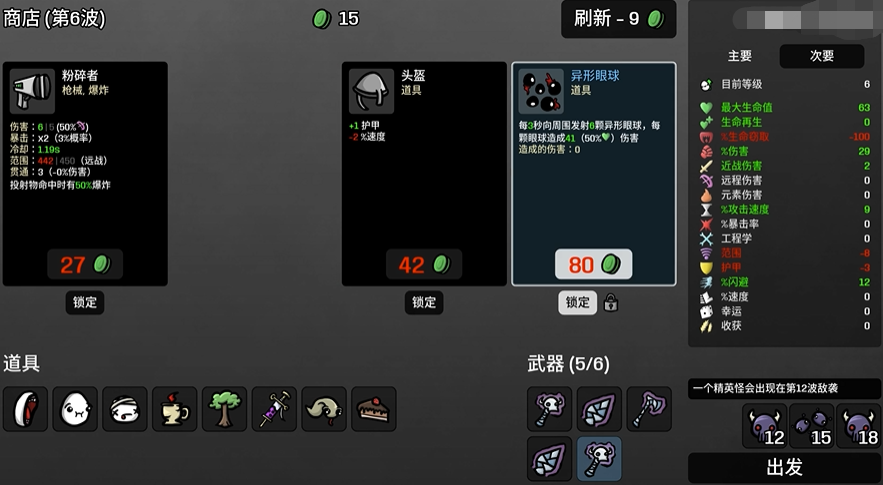Select the highlighted skull scepter weapon
Screen dimensions: 883x485
coord(599,459)
